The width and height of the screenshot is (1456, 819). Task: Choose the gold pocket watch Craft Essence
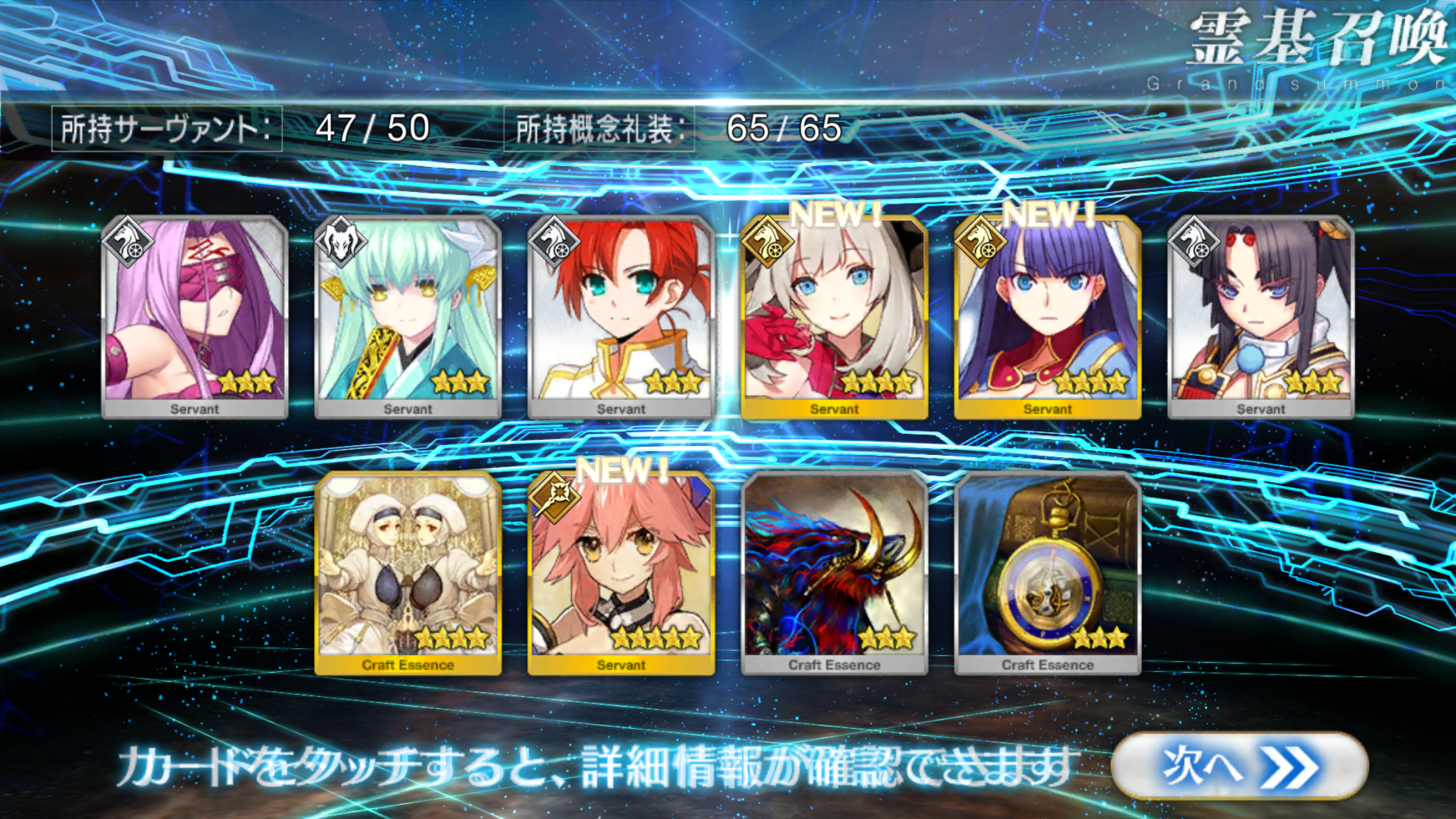(1047, 572)
